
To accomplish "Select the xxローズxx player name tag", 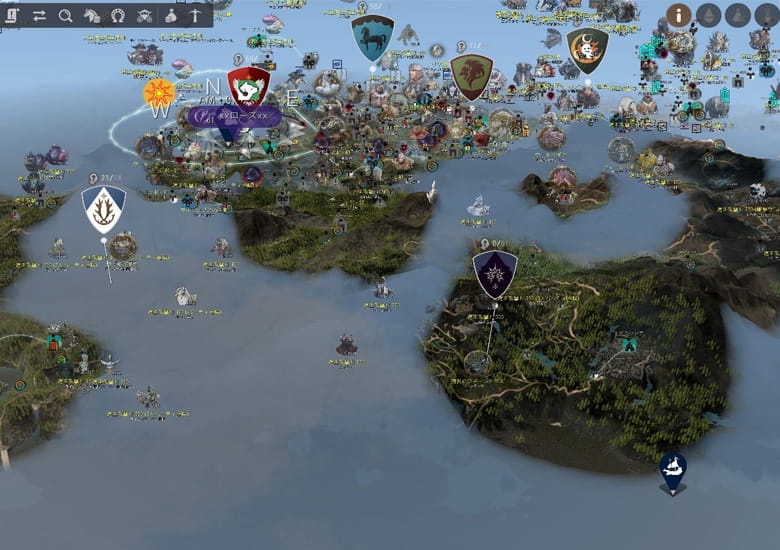I will (x=234, y=116).
